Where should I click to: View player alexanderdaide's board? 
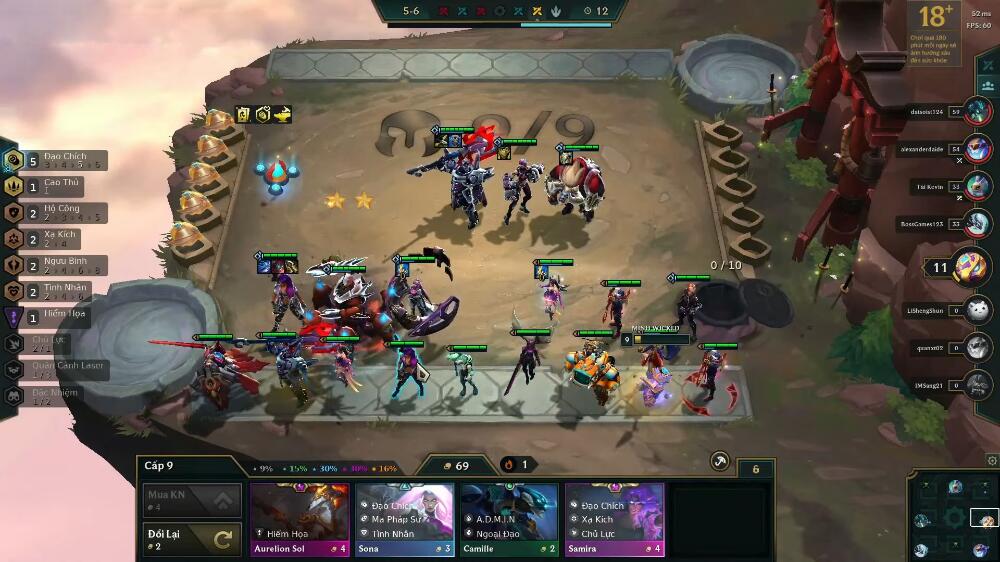(978, 150)
